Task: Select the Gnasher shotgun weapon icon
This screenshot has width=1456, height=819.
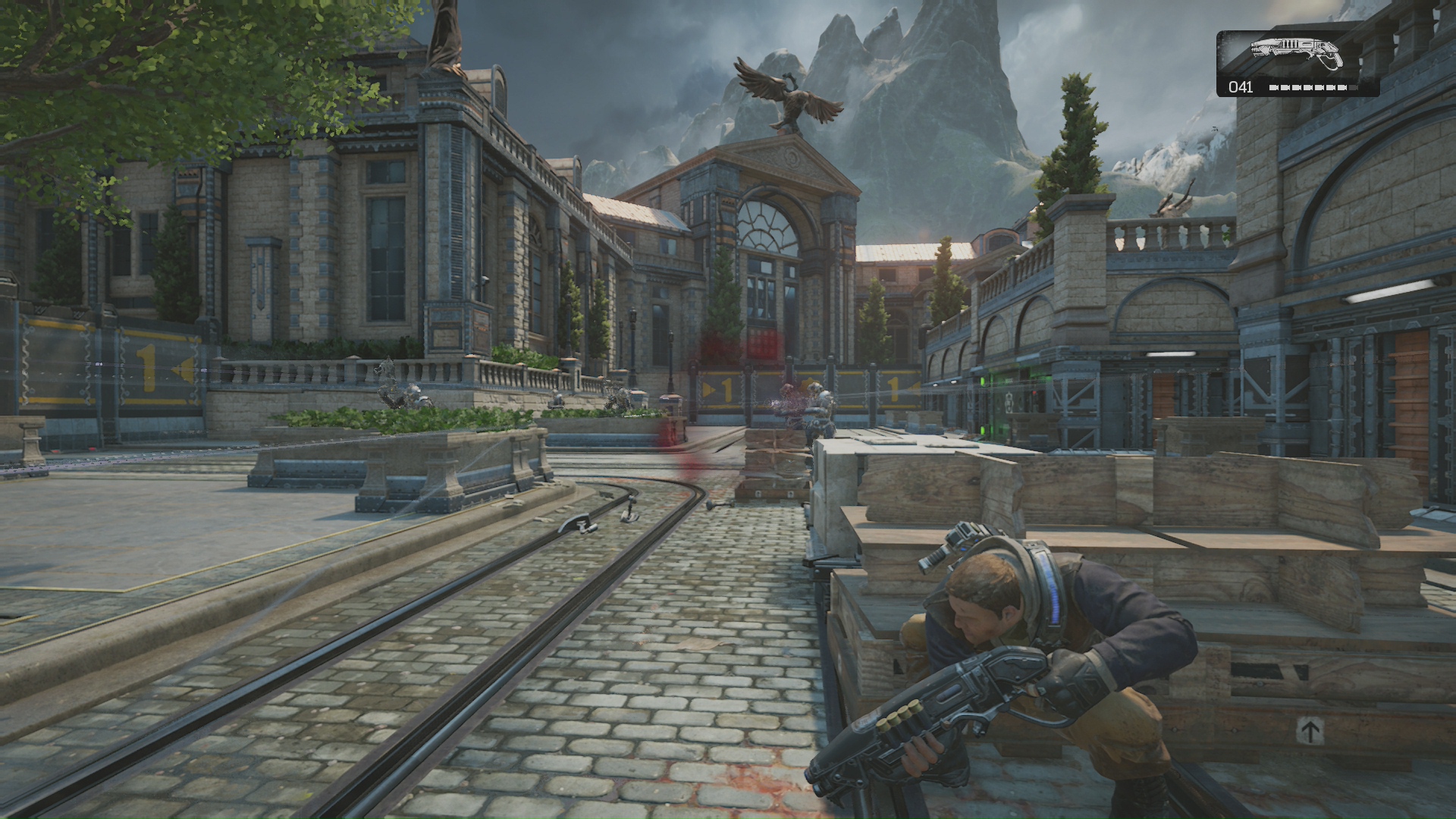Action: [1296, 53]
